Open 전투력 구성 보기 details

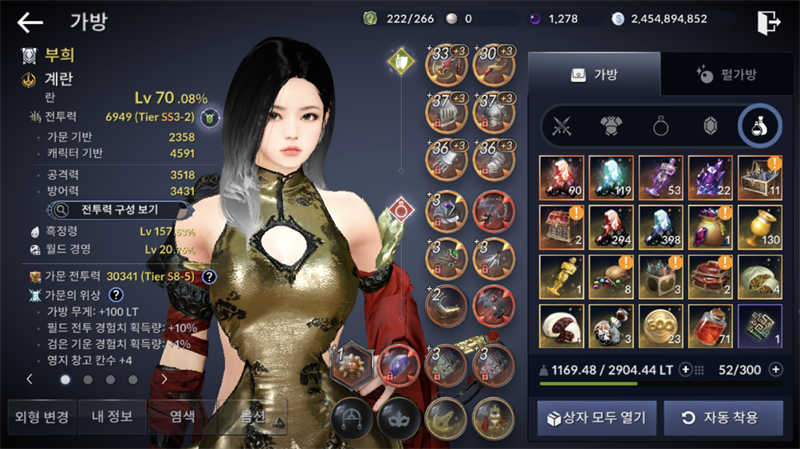(x=120, y=209)
